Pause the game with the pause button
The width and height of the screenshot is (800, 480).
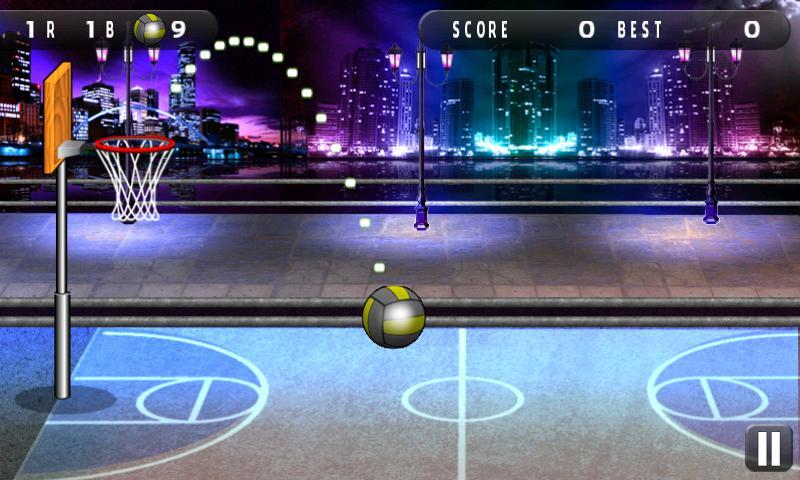tap(768, 448)
